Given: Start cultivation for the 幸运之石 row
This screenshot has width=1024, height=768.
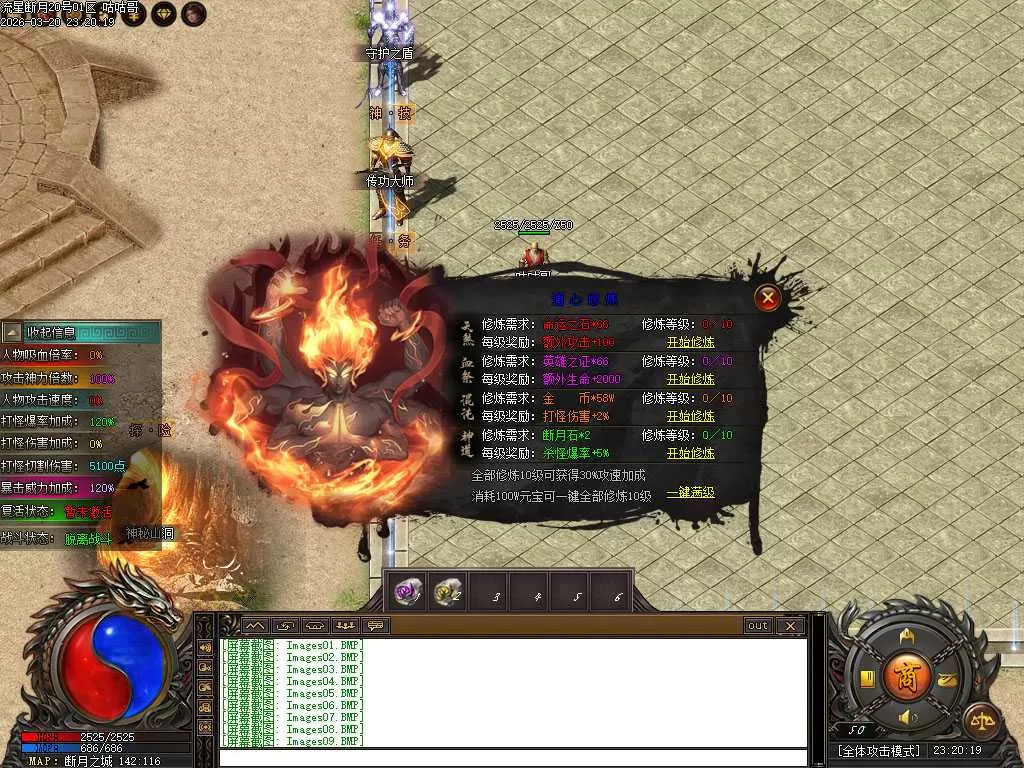Looking at the screenshot, I should pyautogui.click(x=690, y=342).
